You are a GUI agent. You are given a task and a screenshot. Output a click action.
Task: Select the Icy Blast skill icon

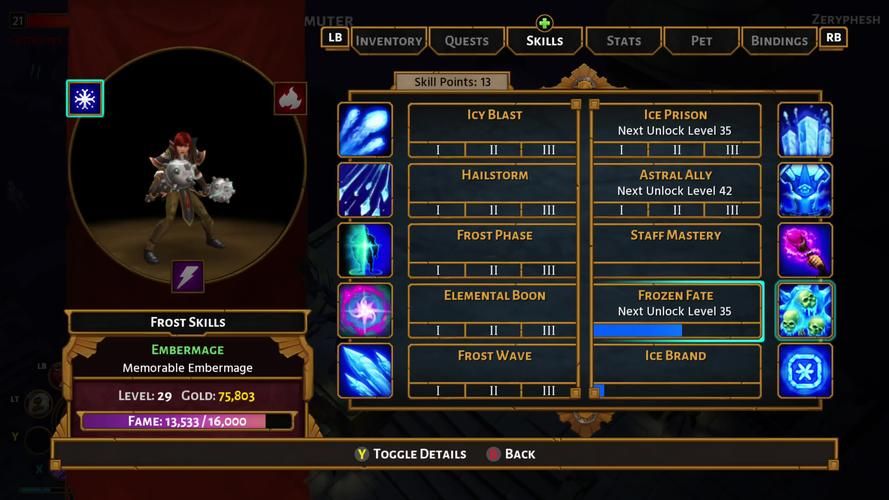pos(365,130)
